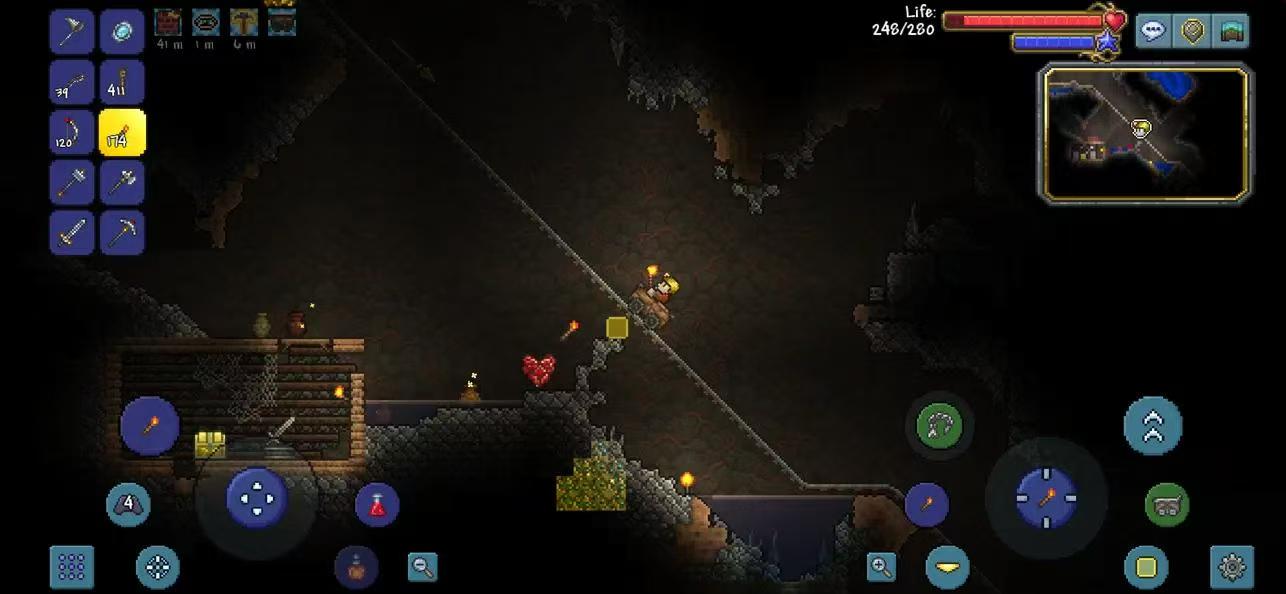This screenshot has width=1286, height=594.
Task: Use the red healing potion quick button
Action: coord(377,505)
